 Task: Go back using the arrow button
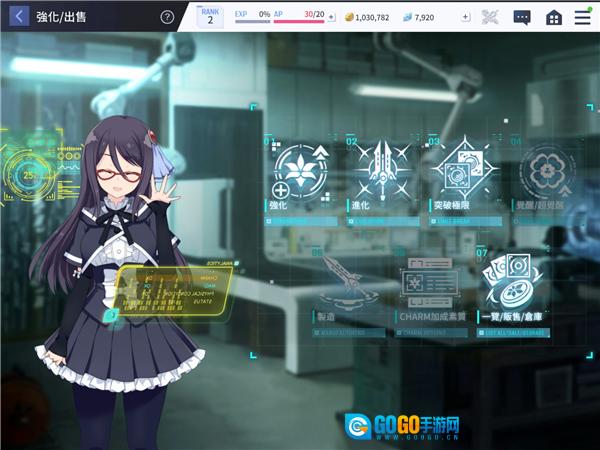pos(19,17)
